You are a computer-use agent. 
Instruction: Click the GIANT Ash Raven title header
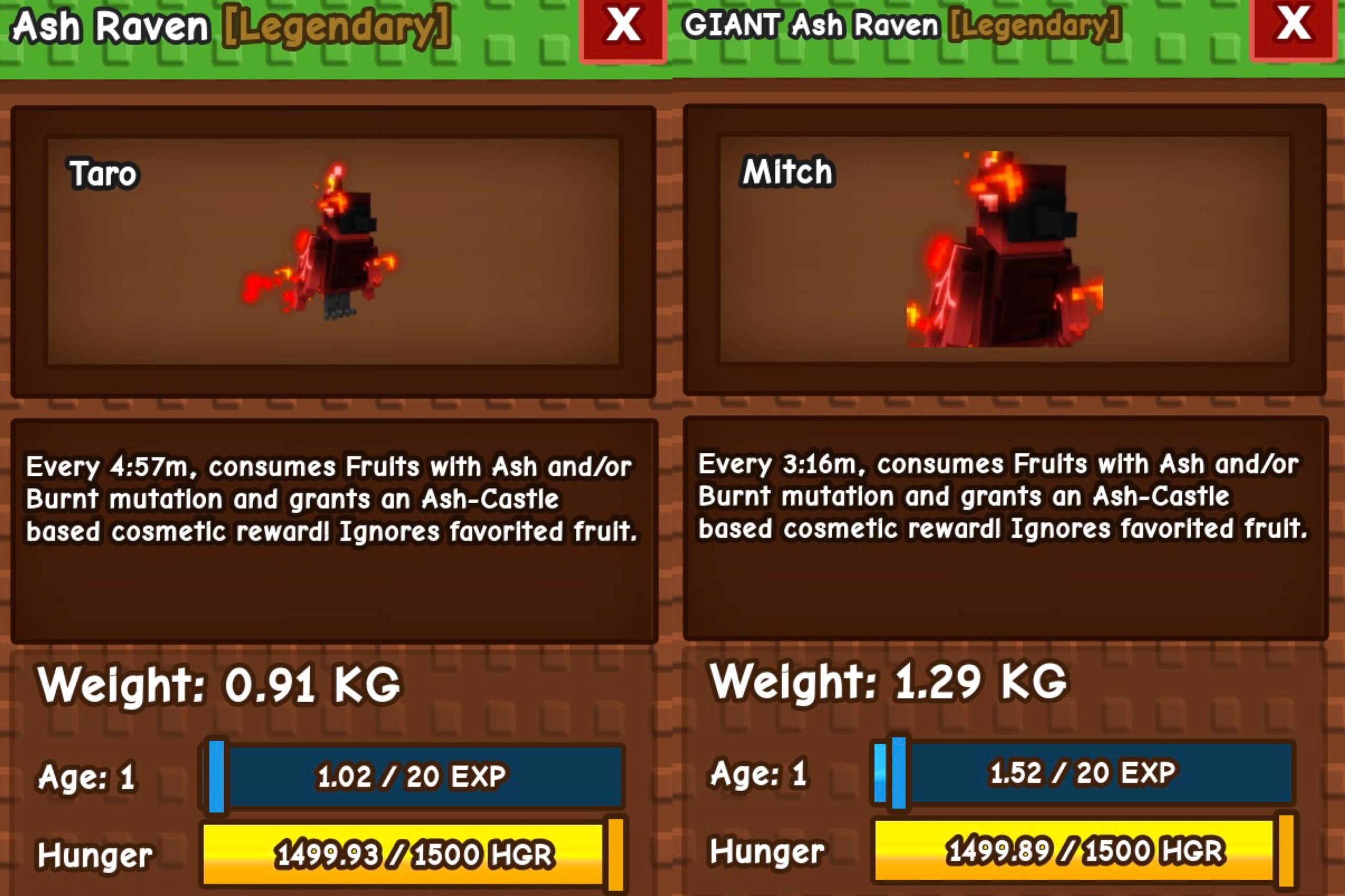point(812,24)
